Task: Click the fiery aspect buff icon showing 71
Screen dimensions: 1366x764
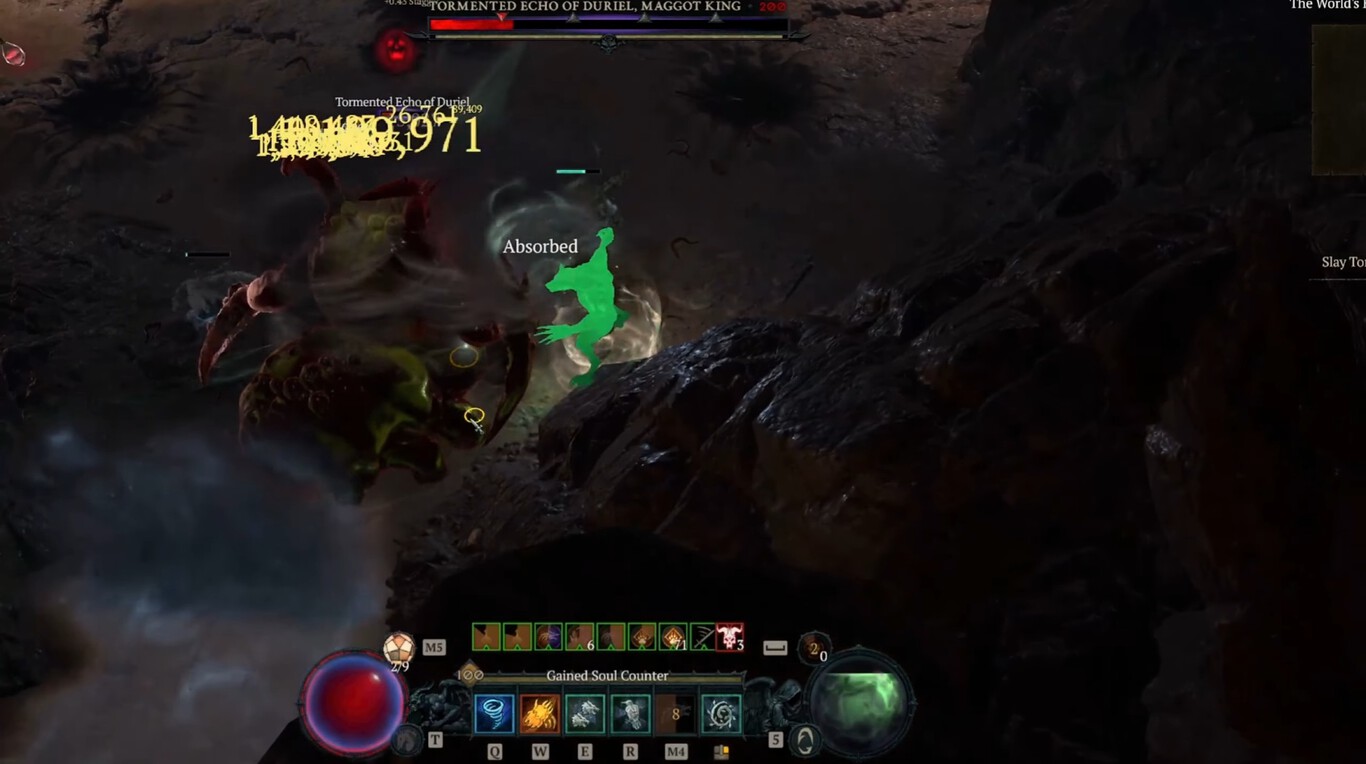Action: coord(671,637)
